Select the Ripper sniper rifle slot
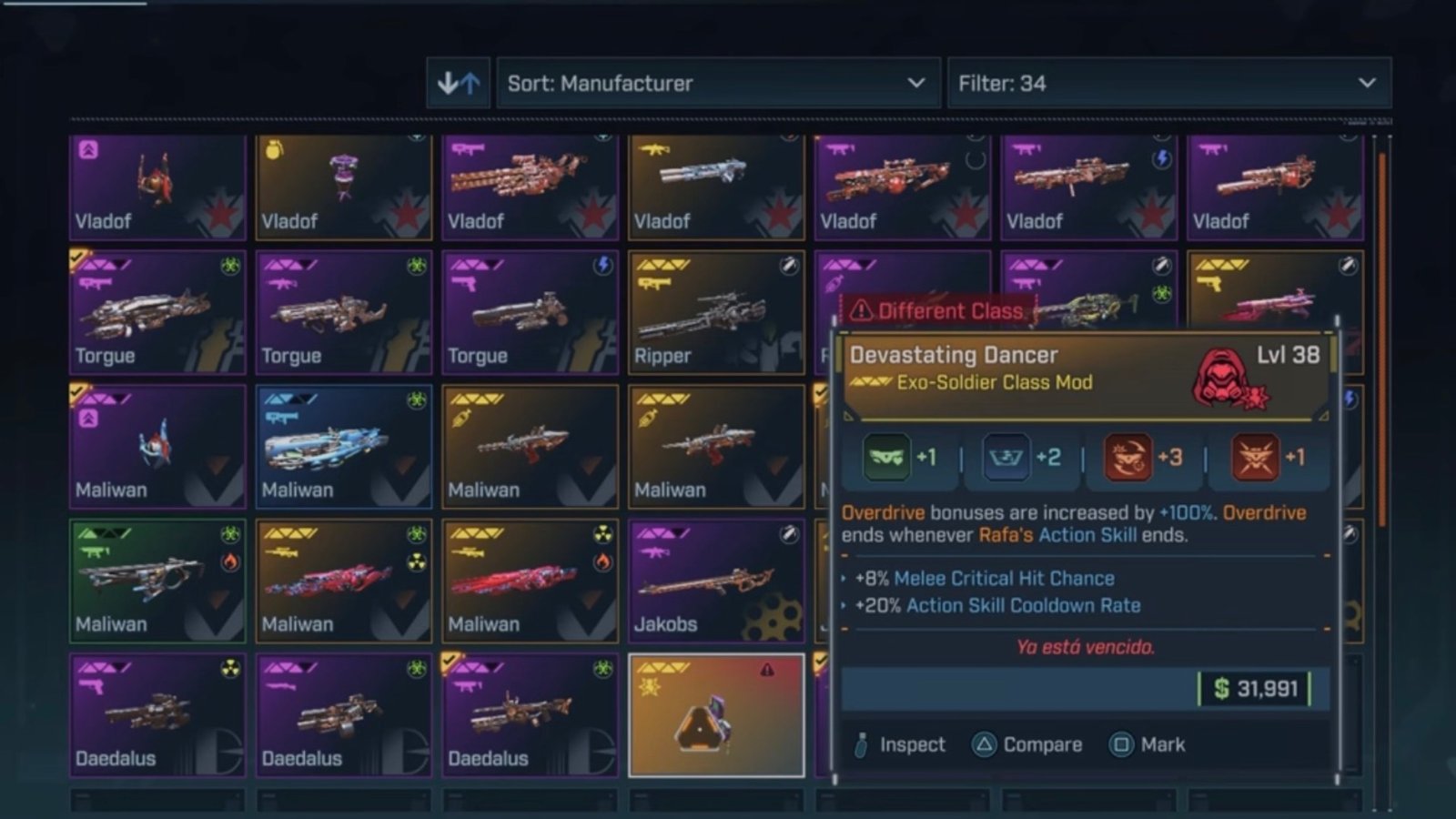Image resolution: width=1456 pixels, height=819 pixels. click(716, 313)
